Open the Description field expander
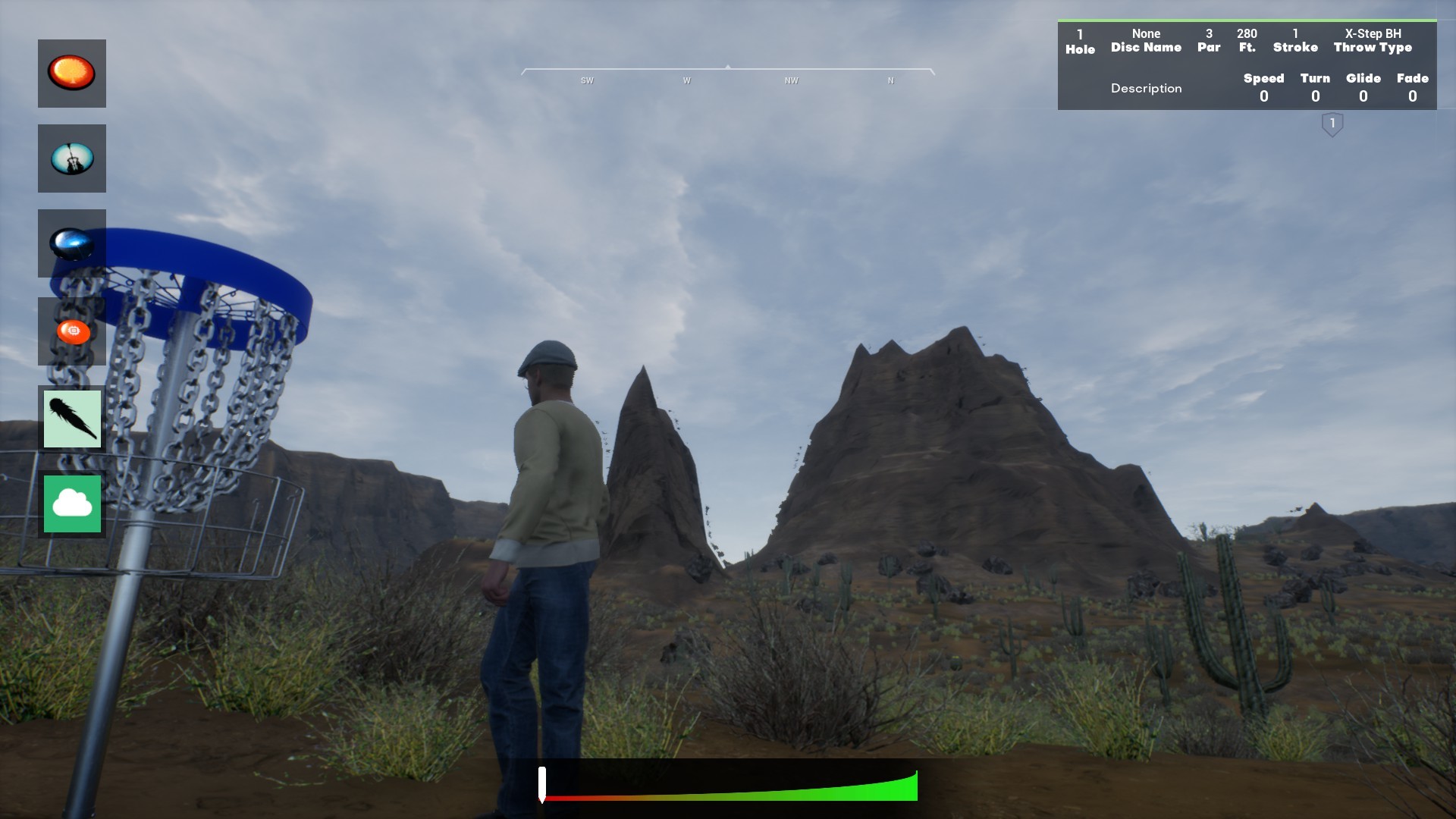 click(1146, 88)
